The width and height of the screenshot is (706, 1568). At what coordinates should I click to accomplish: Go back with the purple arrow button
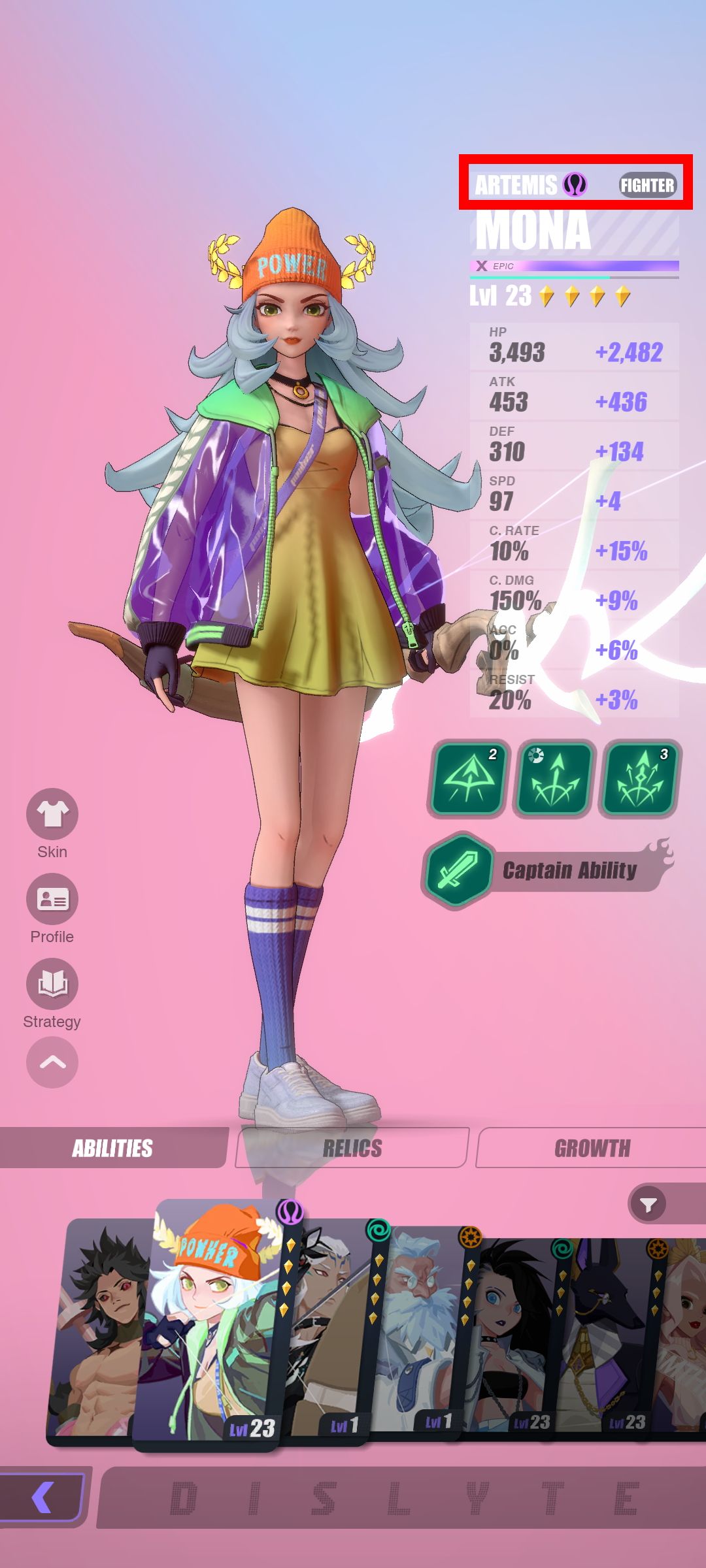43,1497
